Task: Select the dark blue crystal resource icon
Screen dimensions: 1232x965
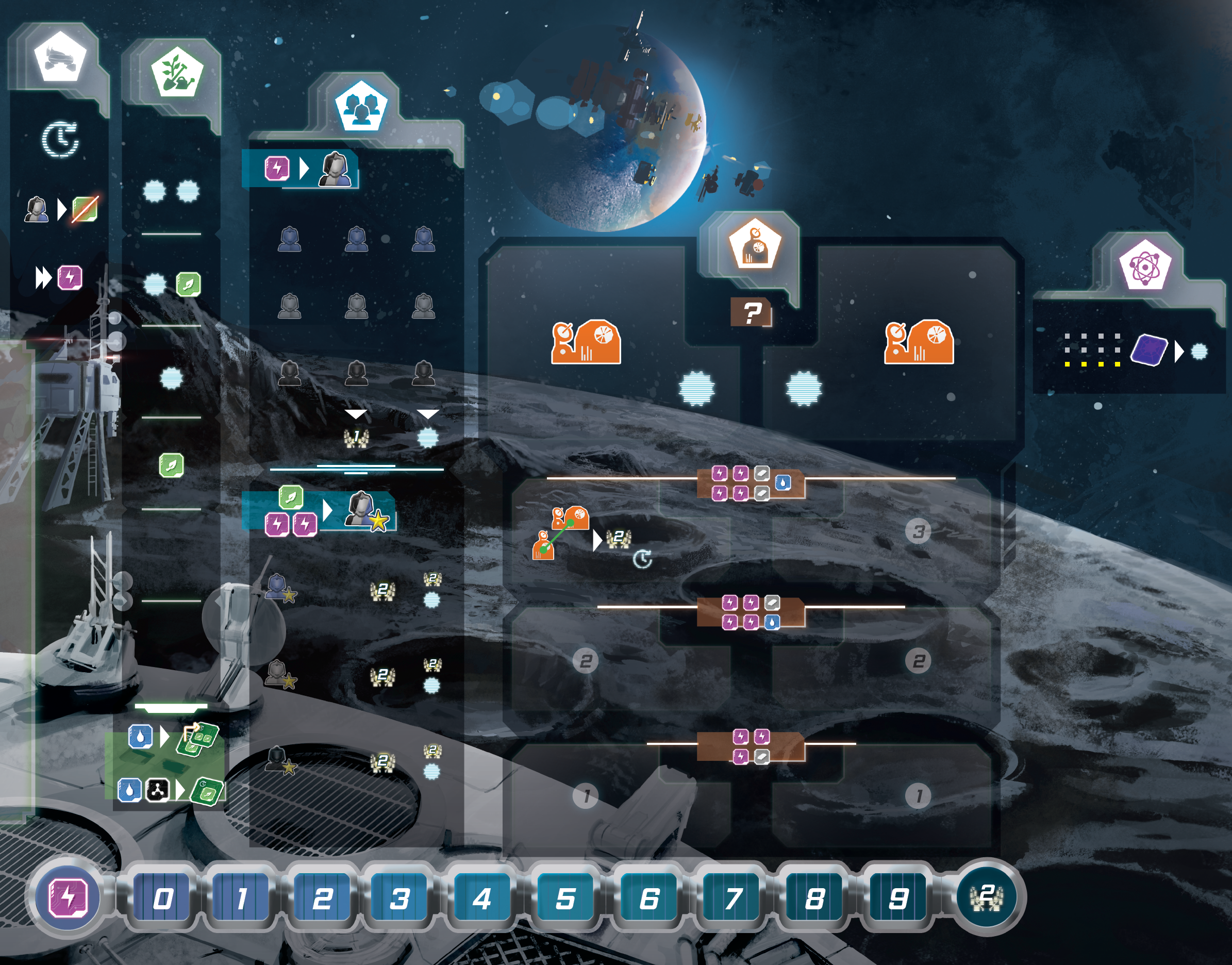Action: coord(1148,351)
